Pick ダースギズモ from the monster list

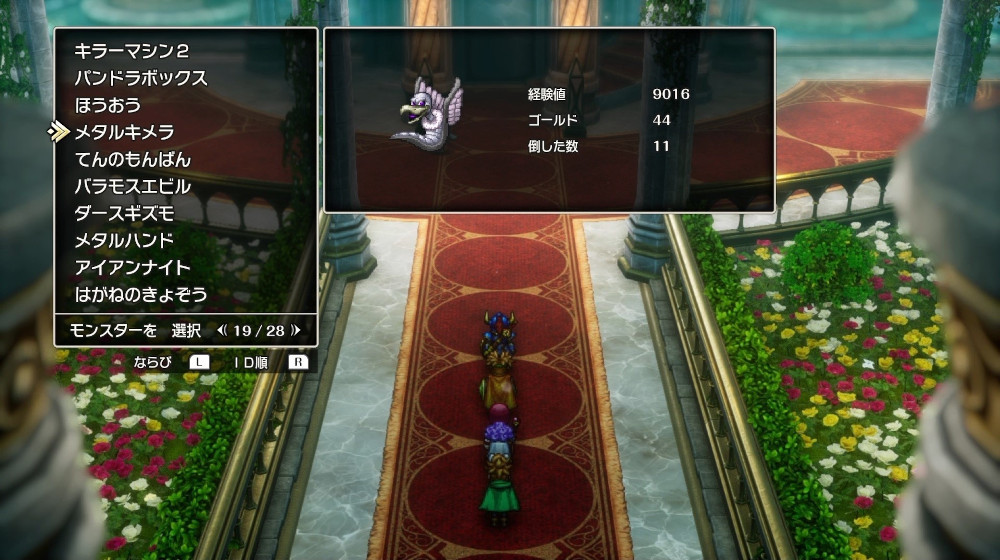(x=125, y=213)
